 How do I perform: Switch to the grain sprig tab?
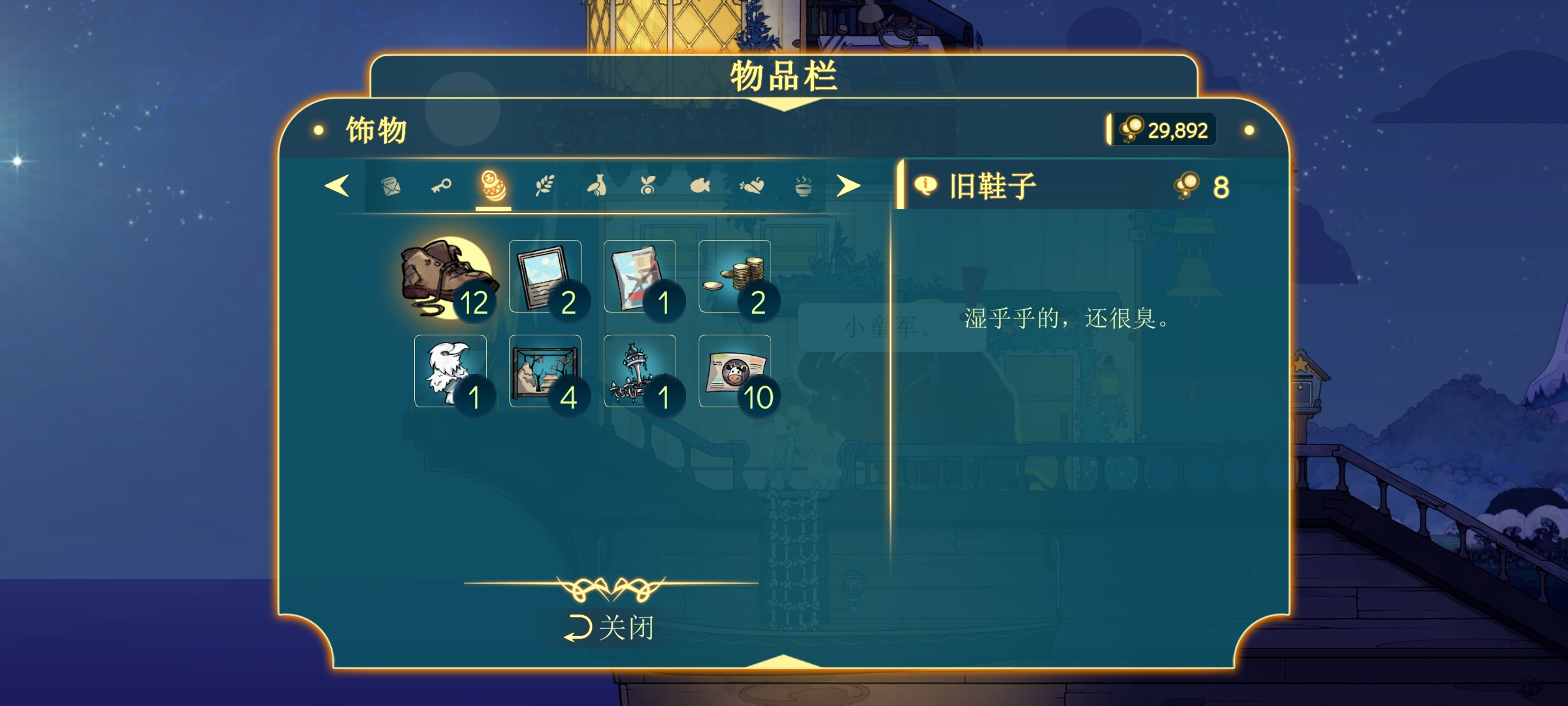(545, 187)
